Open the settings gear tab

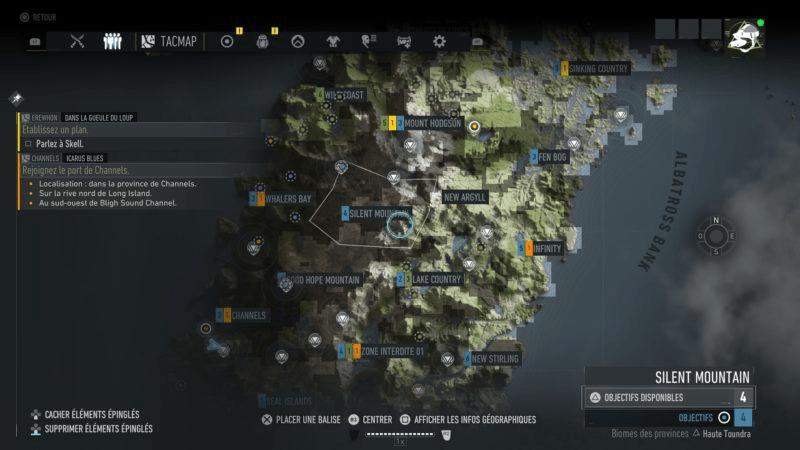pyautogui.click(x=439, y=41)
